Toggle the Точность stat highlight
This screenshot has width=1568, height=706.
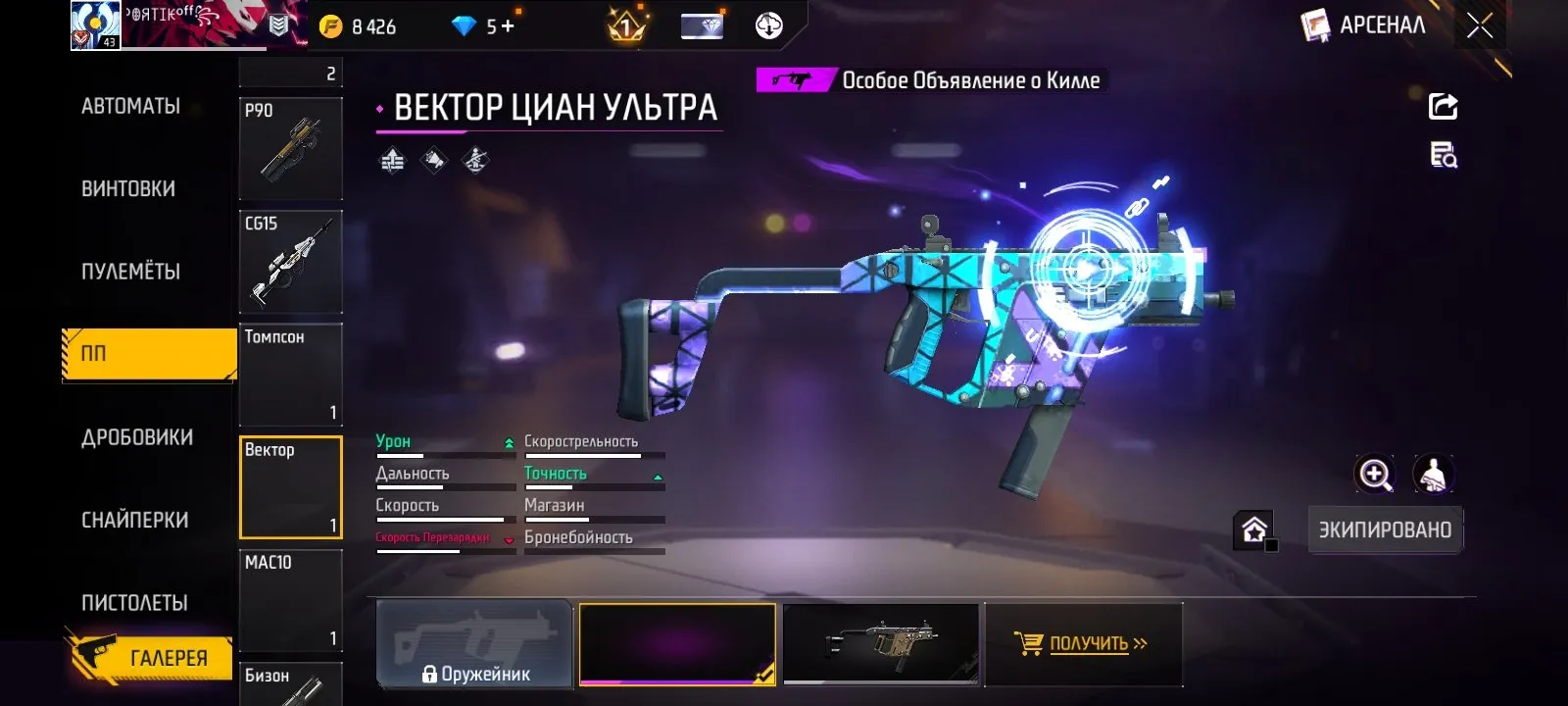(555, 473)
